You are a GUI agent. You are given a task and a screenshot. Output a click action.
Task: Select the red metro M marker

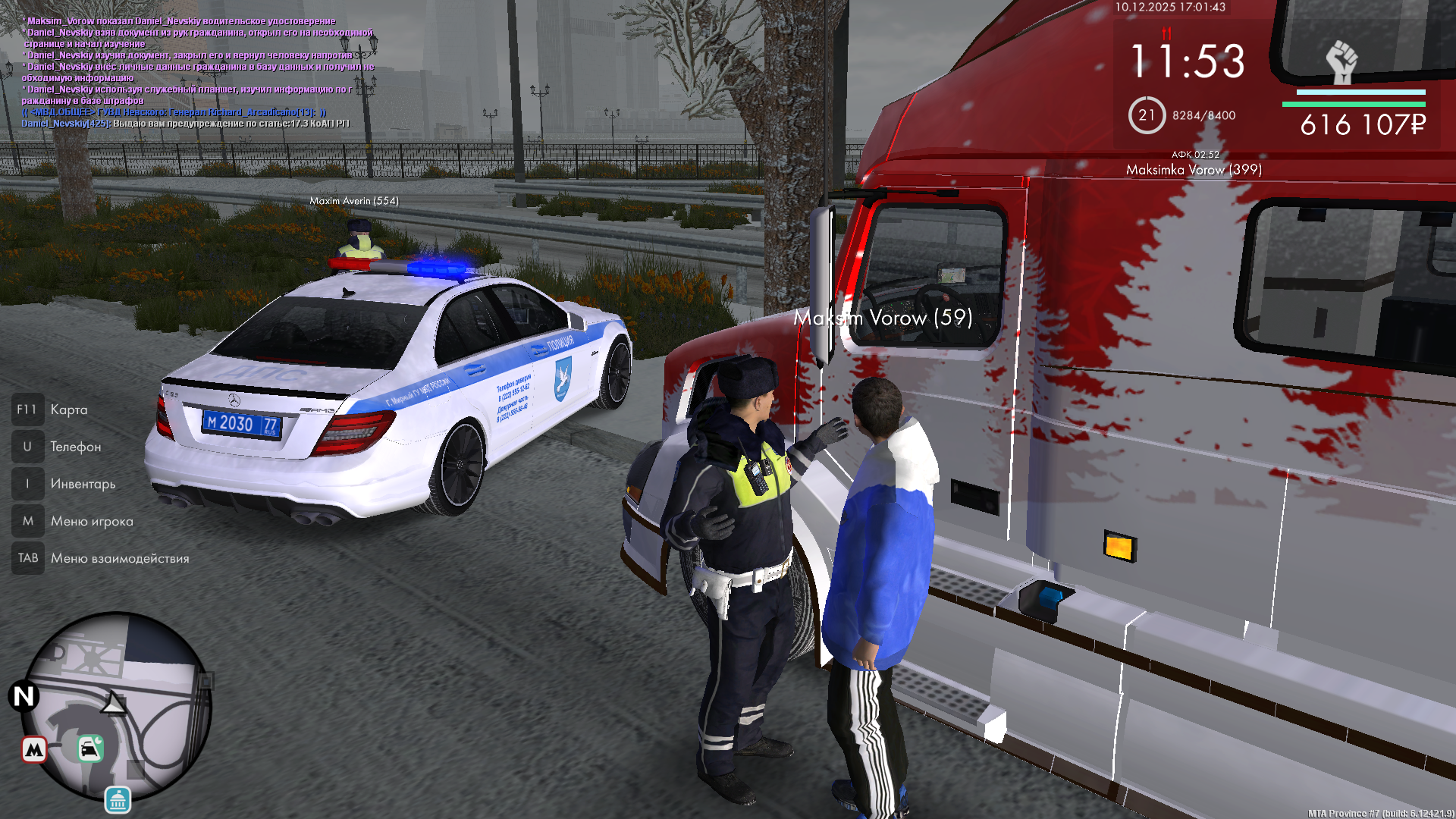click(x=34, y=750)
